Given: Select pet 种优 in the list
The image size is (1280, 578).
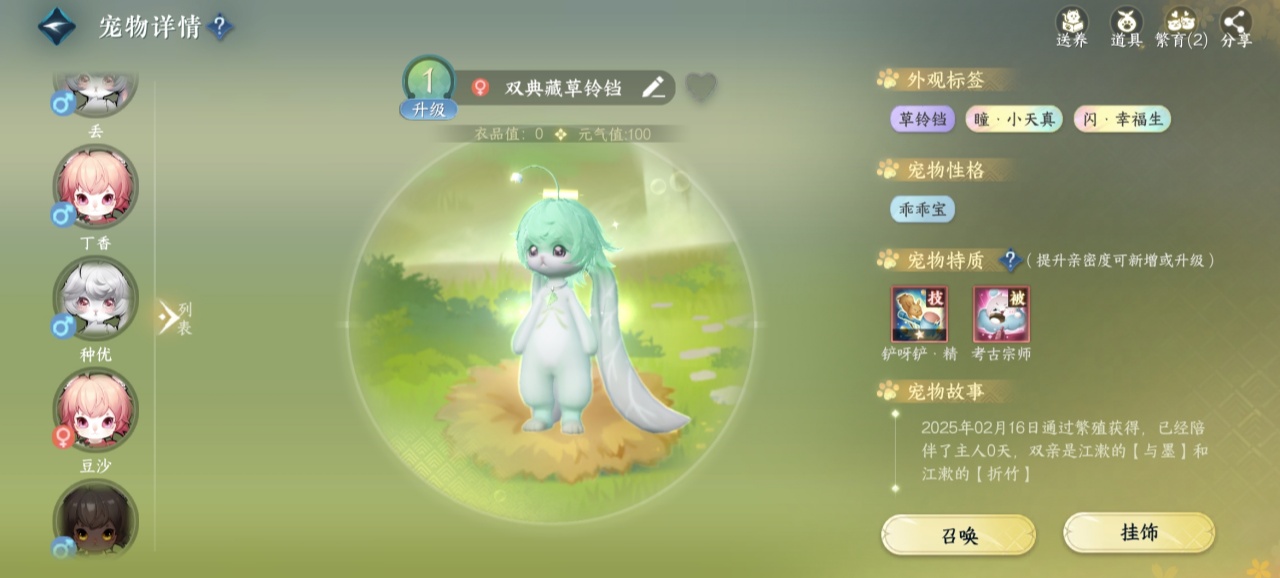Looking at the screenshot, I should coord(95,299).
